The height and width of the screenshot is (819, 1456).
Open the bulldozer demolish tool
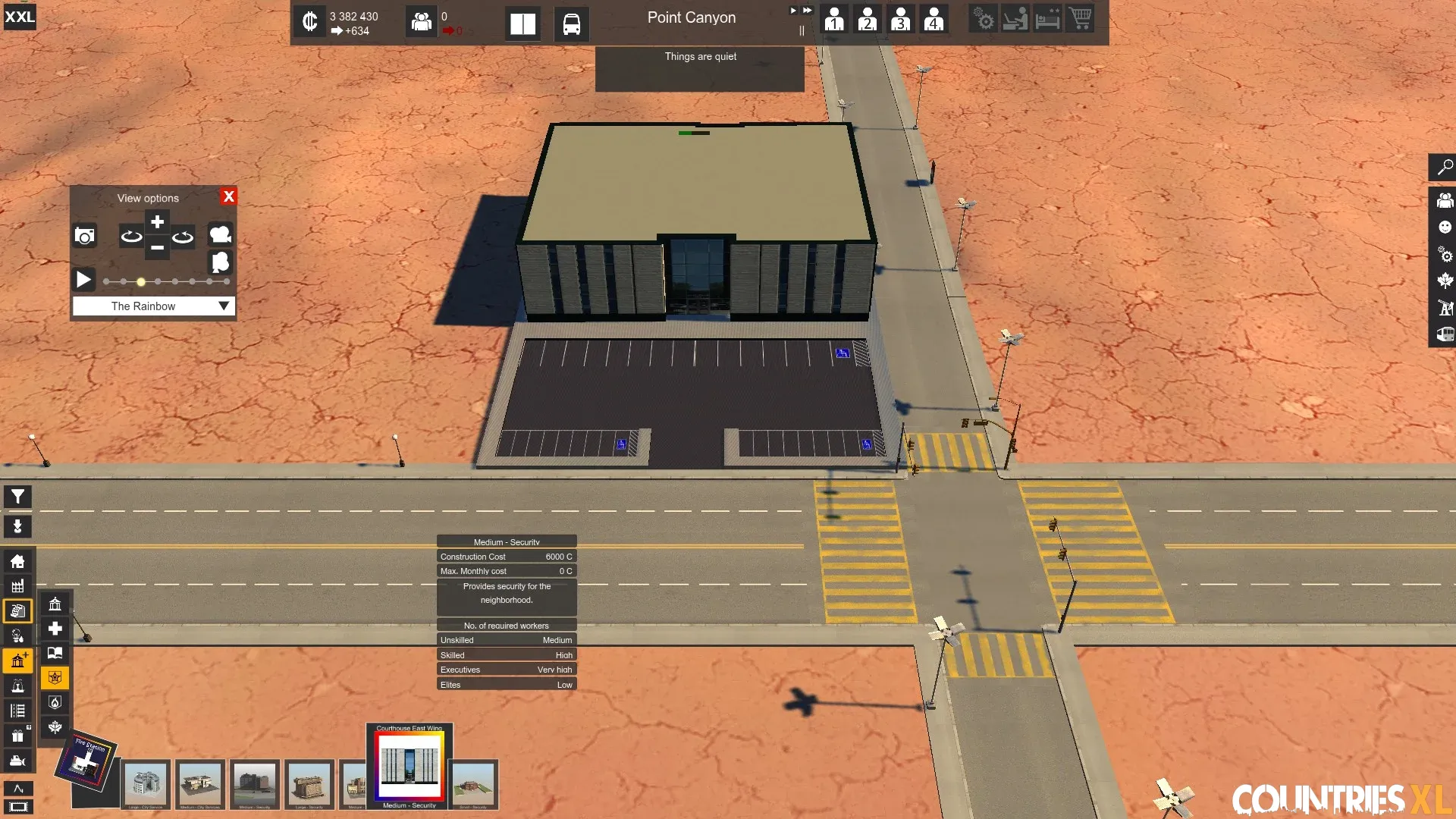pyautogui.click(x=17, y=761)
